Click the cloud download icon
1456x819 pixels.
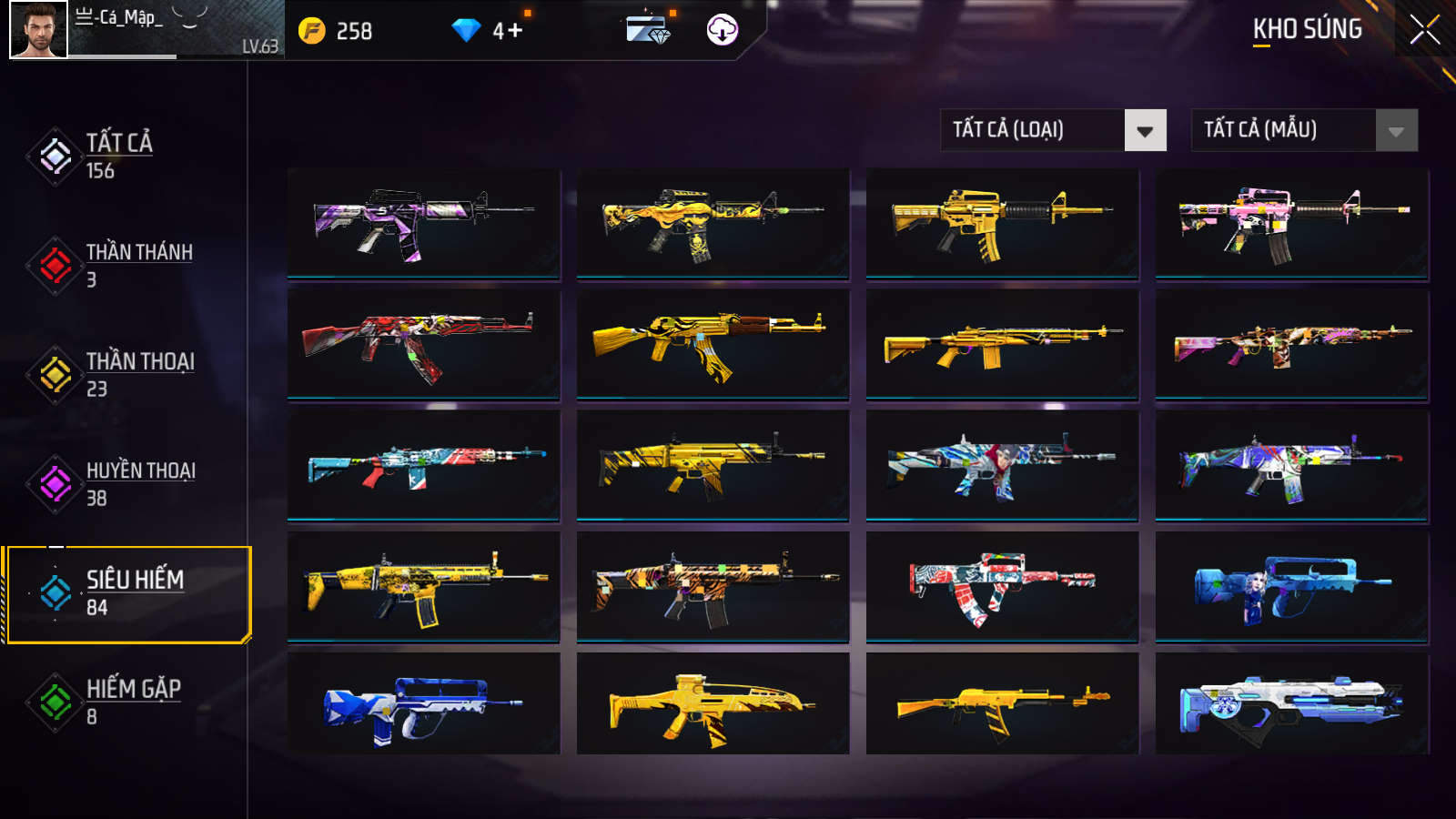tap(722, 30)
